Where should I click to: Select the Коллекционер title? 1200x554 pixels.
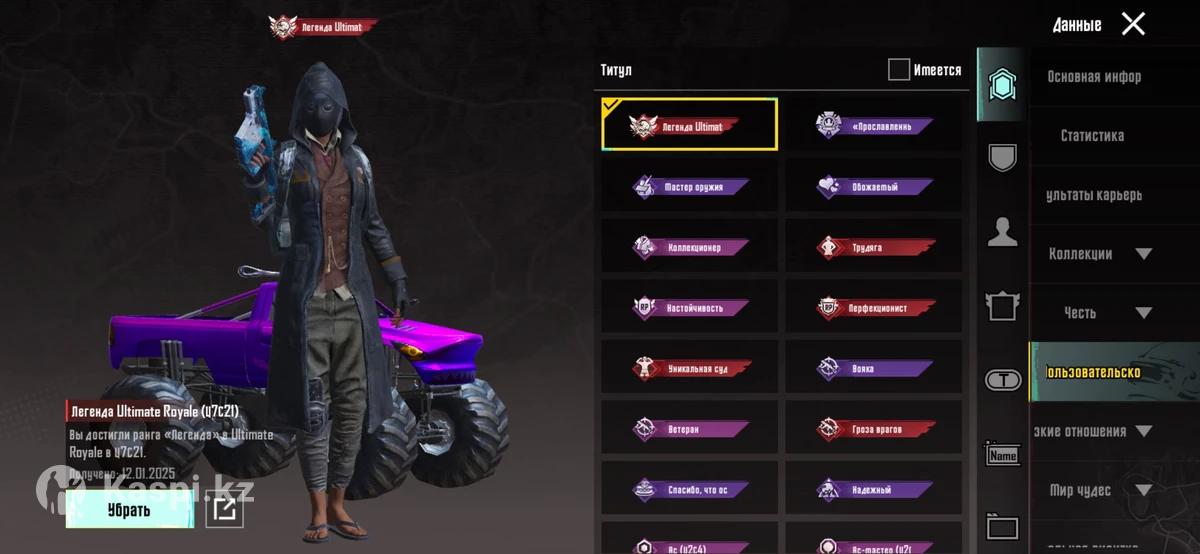pos(690,247)
